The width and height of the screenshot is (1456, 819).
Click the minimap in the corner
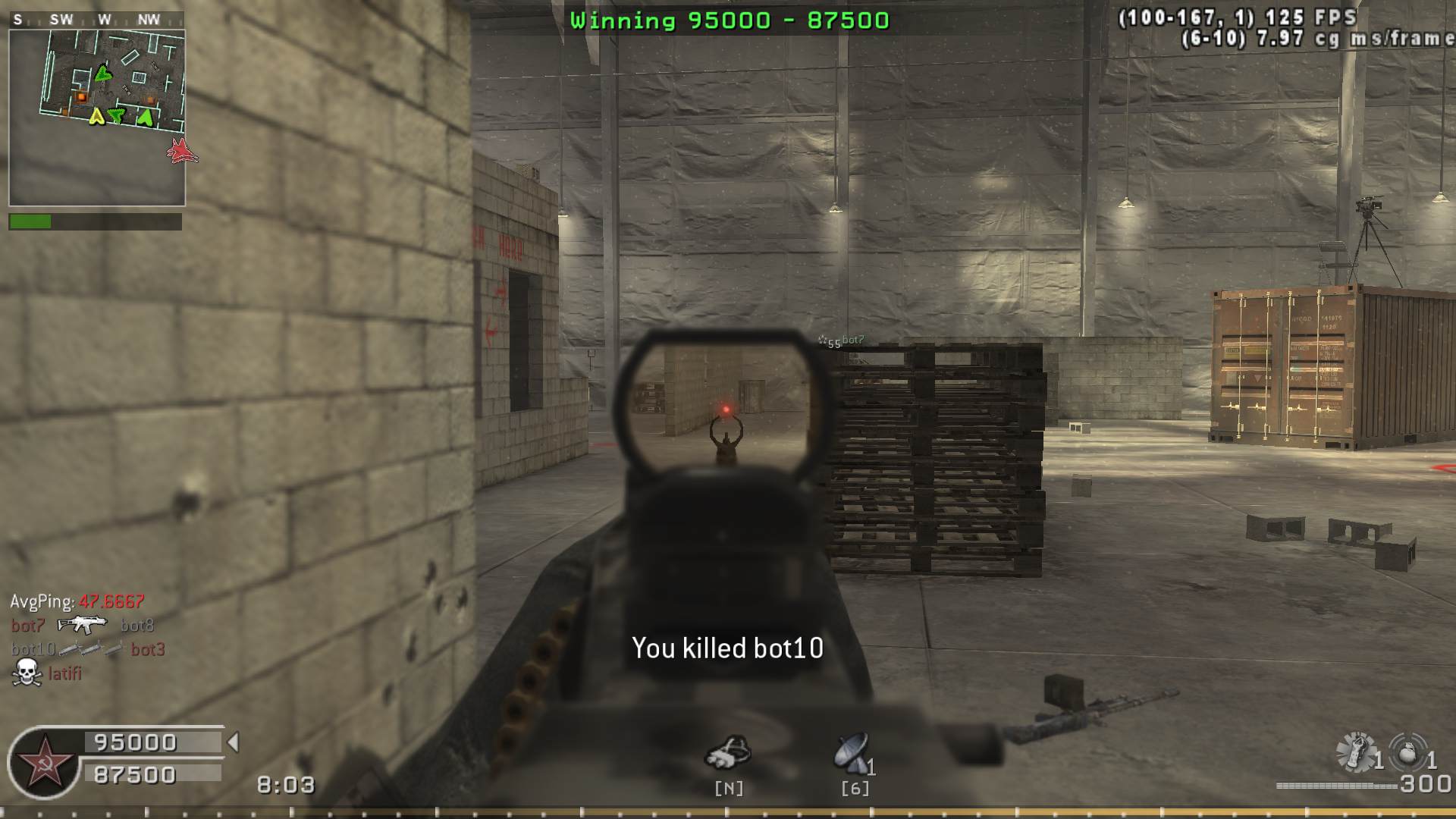point(97,118)
